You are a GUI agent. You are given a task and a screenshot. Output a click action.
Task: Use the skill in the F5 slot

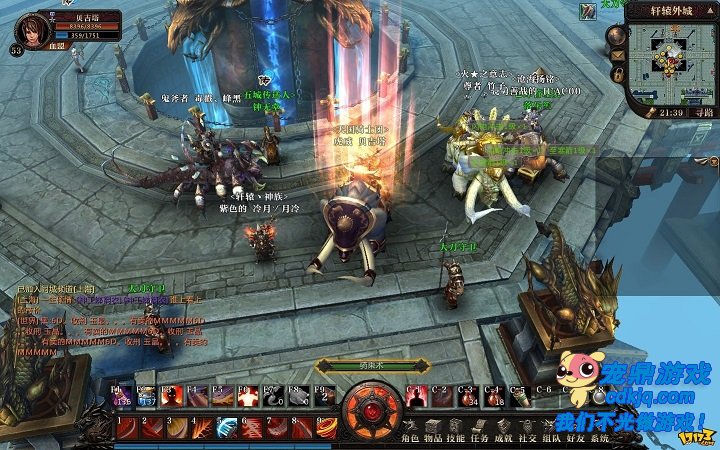pos(246,394)
